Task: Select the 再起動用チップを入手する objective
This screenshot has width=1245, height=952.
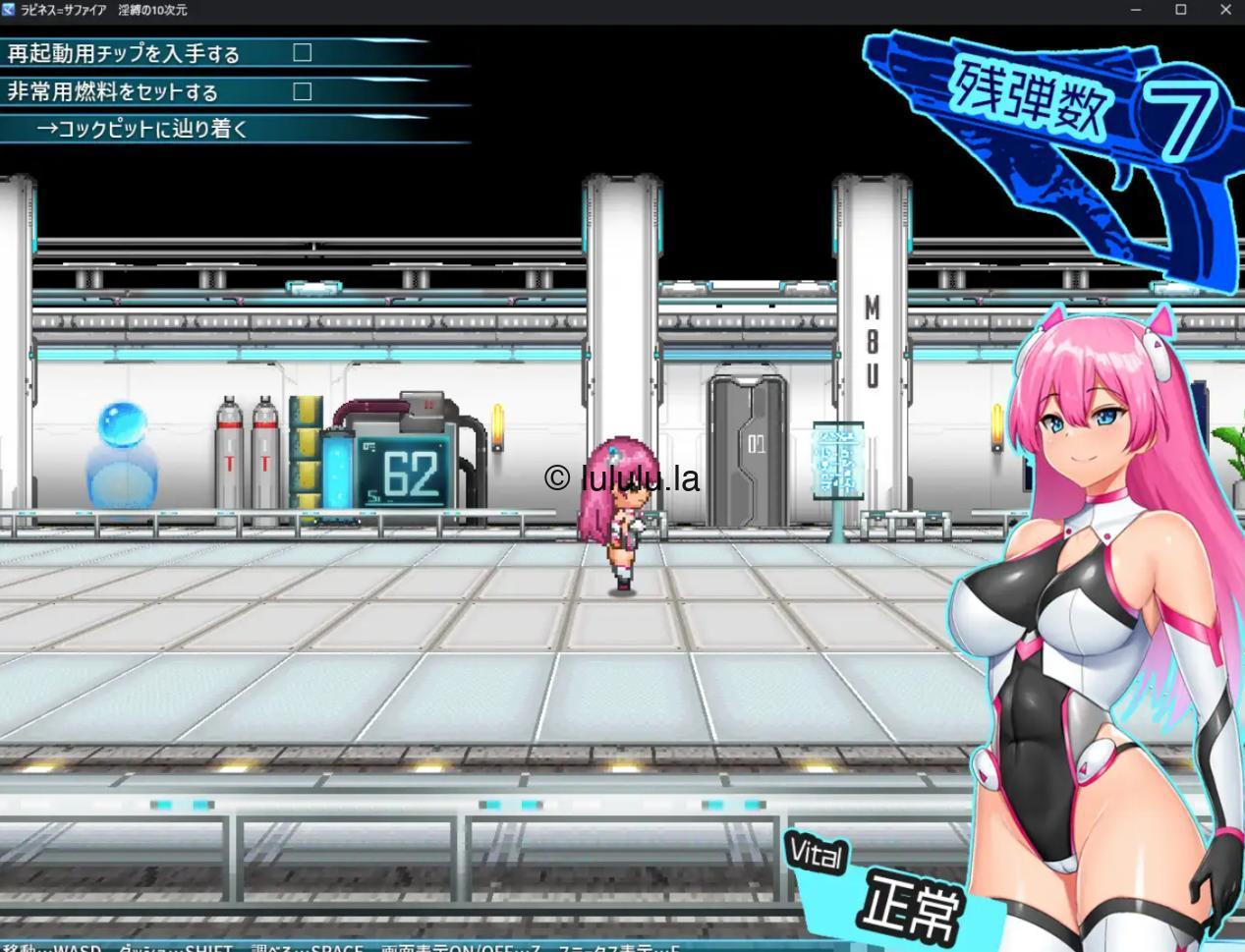Action: (x=124, y=54)
